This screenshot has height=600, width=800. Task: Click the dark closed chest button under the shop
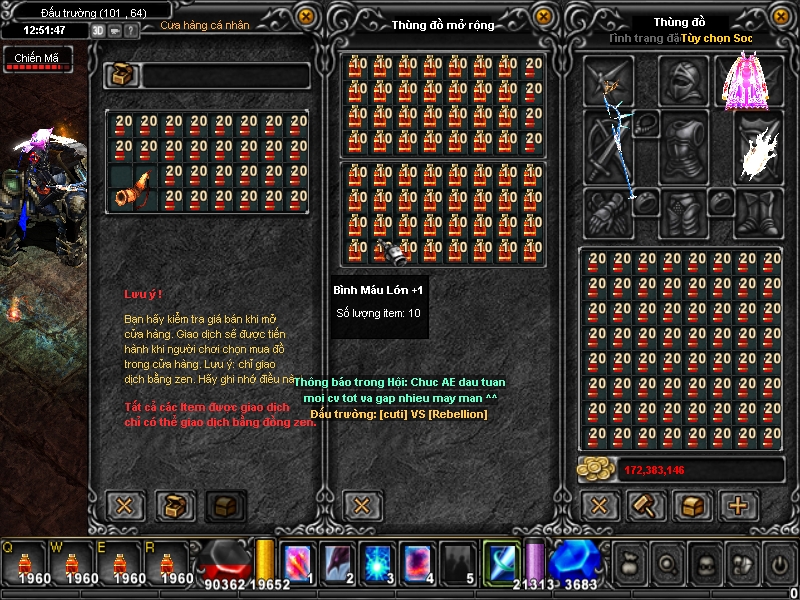pyautogui.click(x=225, y=506)
